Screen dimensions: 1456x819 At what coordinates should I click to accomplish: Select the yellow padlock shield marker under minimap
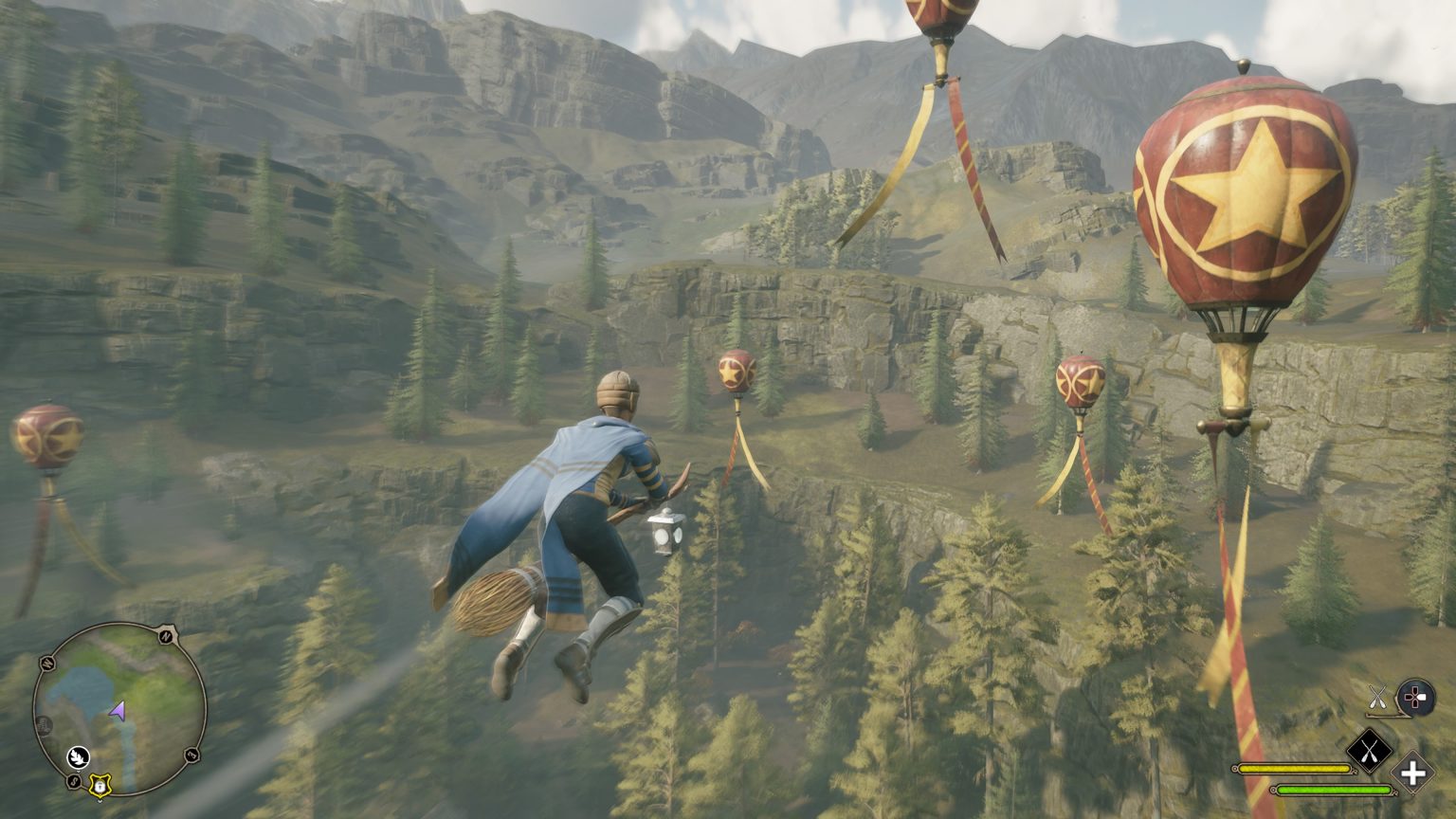coord(100,786)
